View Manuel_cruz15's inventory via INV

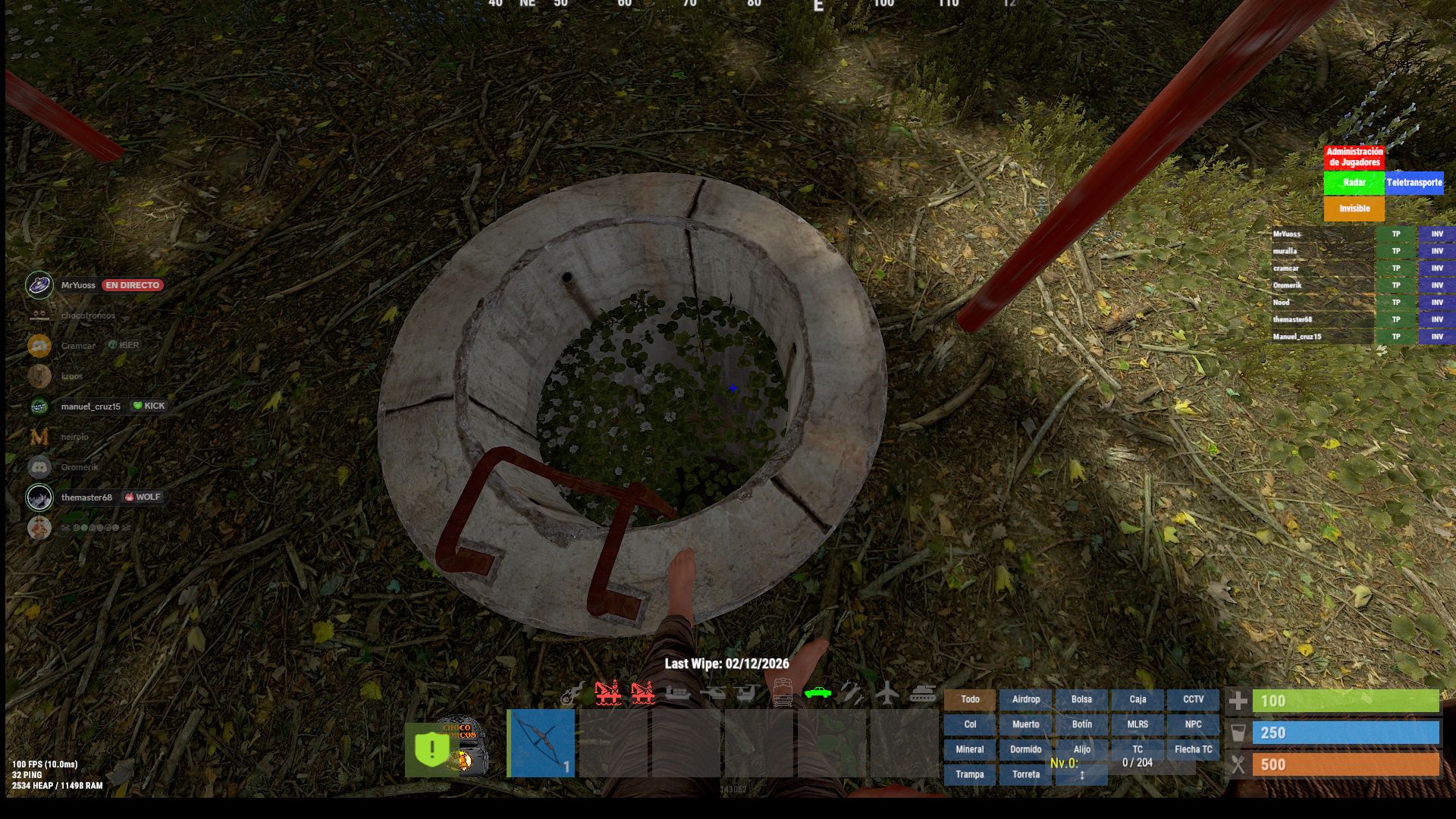[x=1436, y=337]
